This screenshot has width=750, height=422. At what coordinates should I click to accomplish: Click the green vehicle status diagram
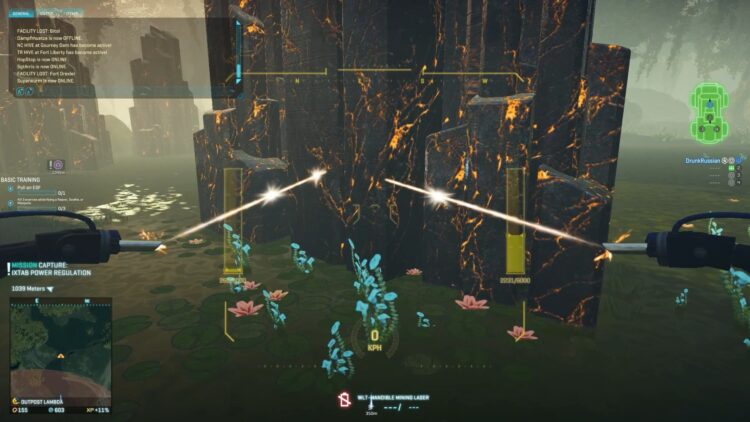pyautogui.click(x=709, y=112)
